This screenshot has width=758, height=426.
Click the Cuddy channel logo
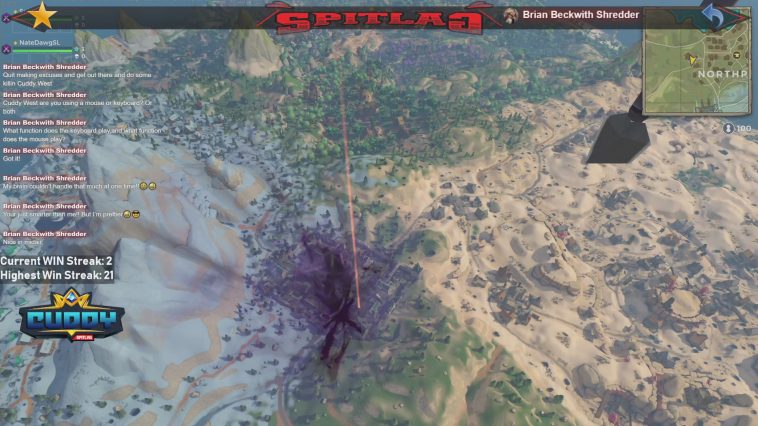[71, 318]
